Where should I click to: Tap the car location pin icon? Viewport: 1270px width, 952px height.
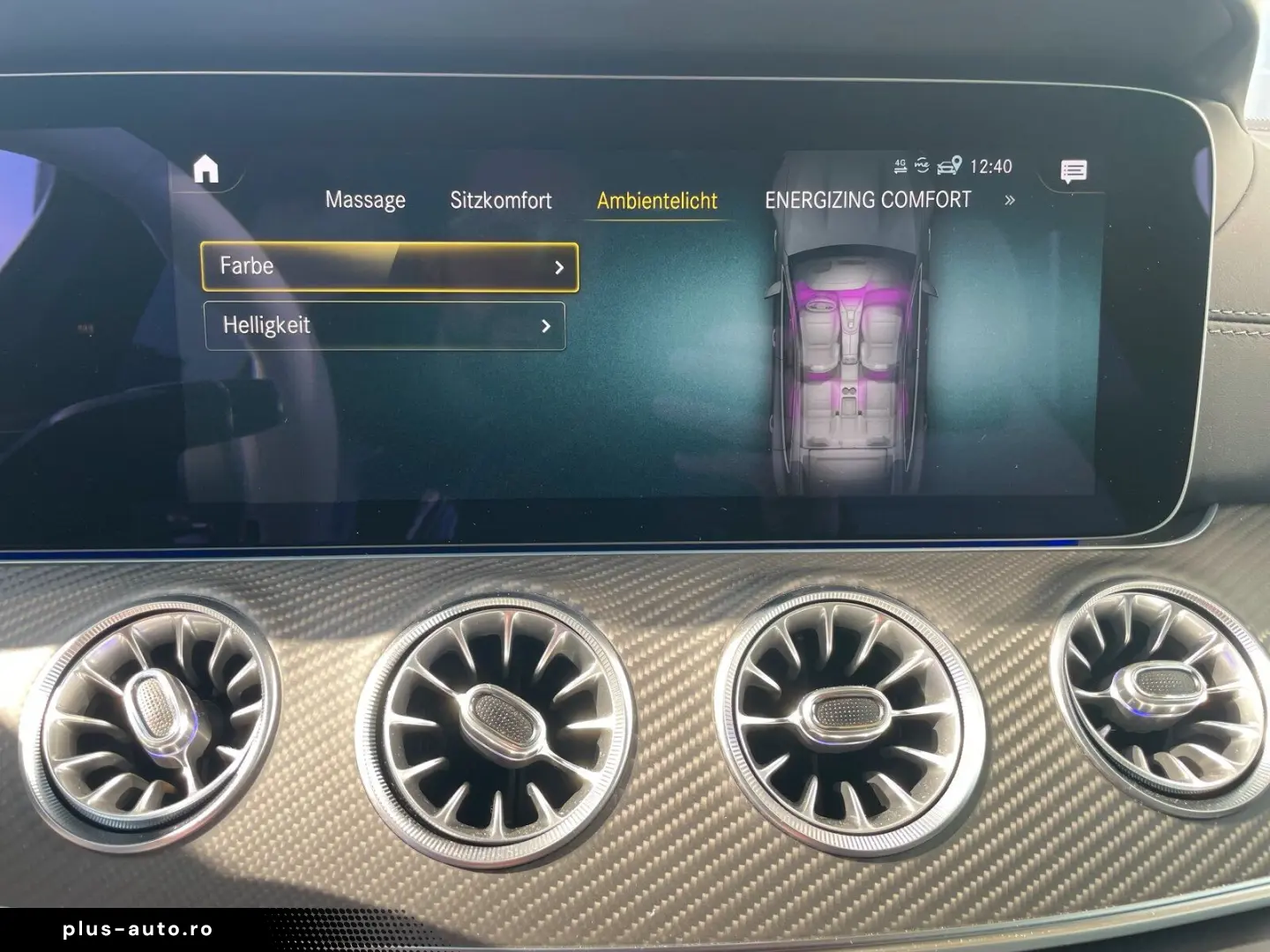click(x=951, y=165)
